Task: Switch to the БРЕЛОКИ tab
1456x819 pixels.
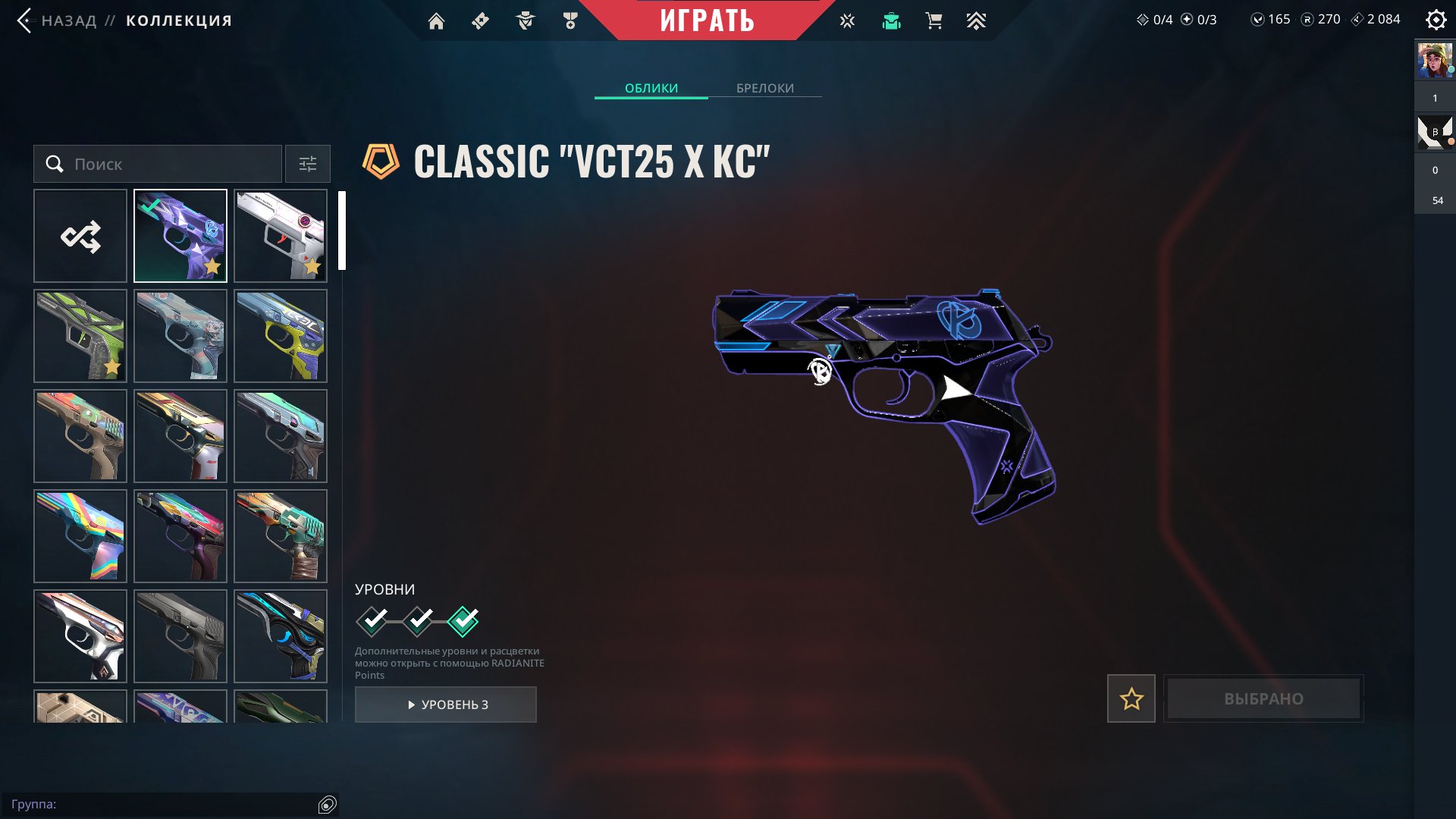Action: [765, 88]
